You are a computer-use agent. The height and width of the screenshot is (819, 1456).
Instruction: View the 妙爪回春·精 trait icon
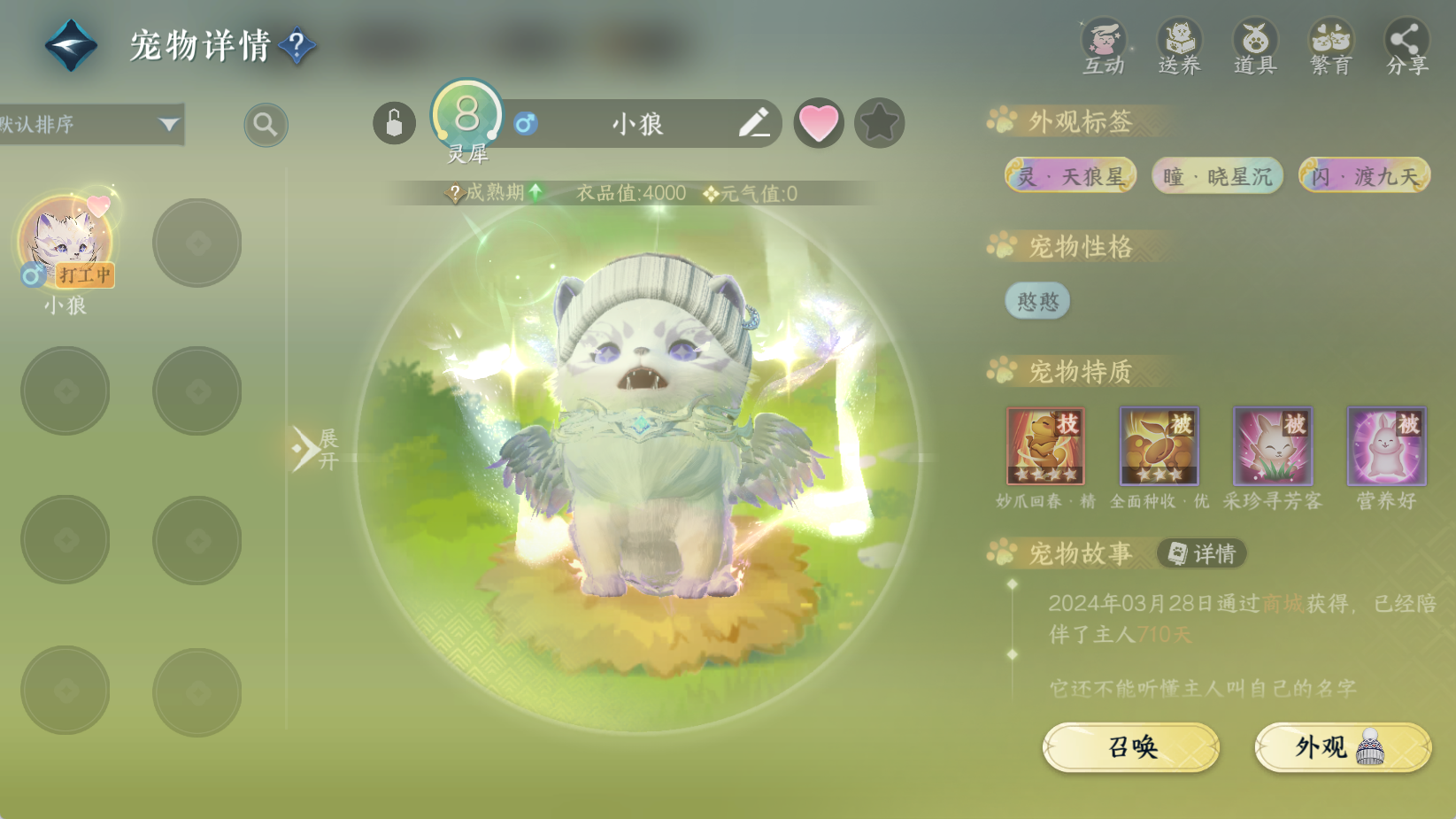pyautogui.click(x=1045, y=446)
